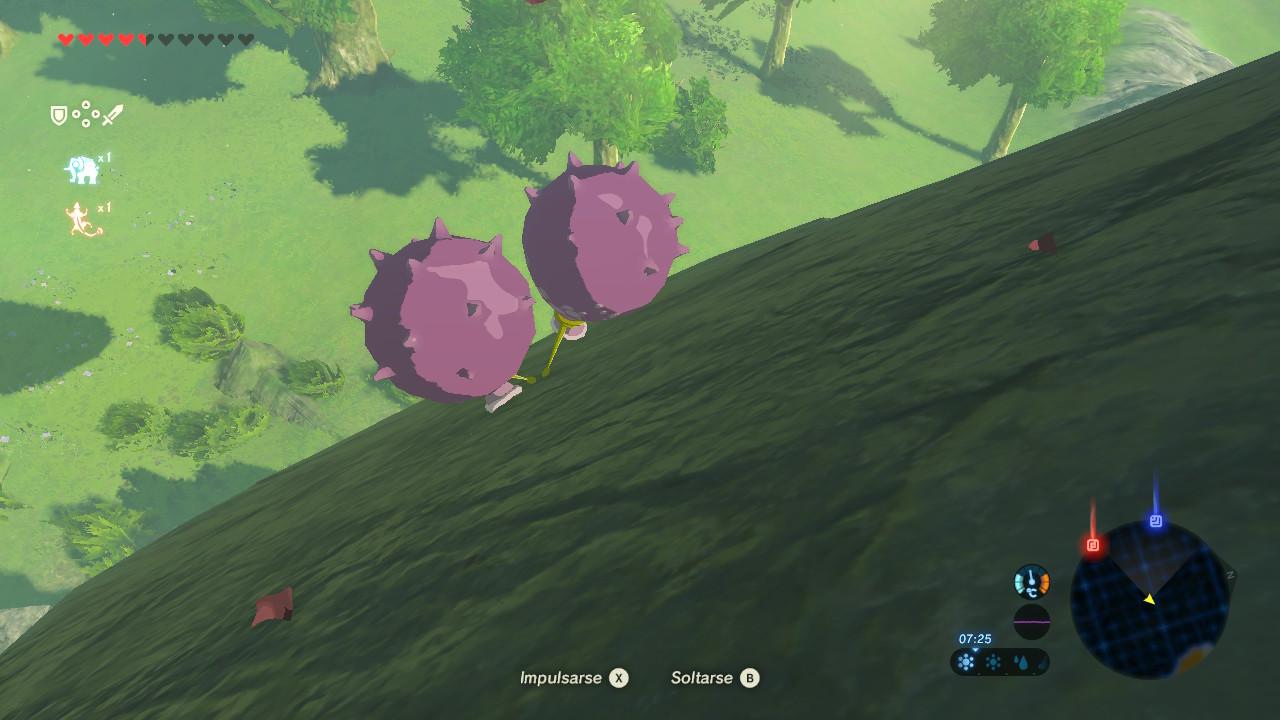Open the circular minimap
This screenshot has height=720, width=1280.
1149,599
